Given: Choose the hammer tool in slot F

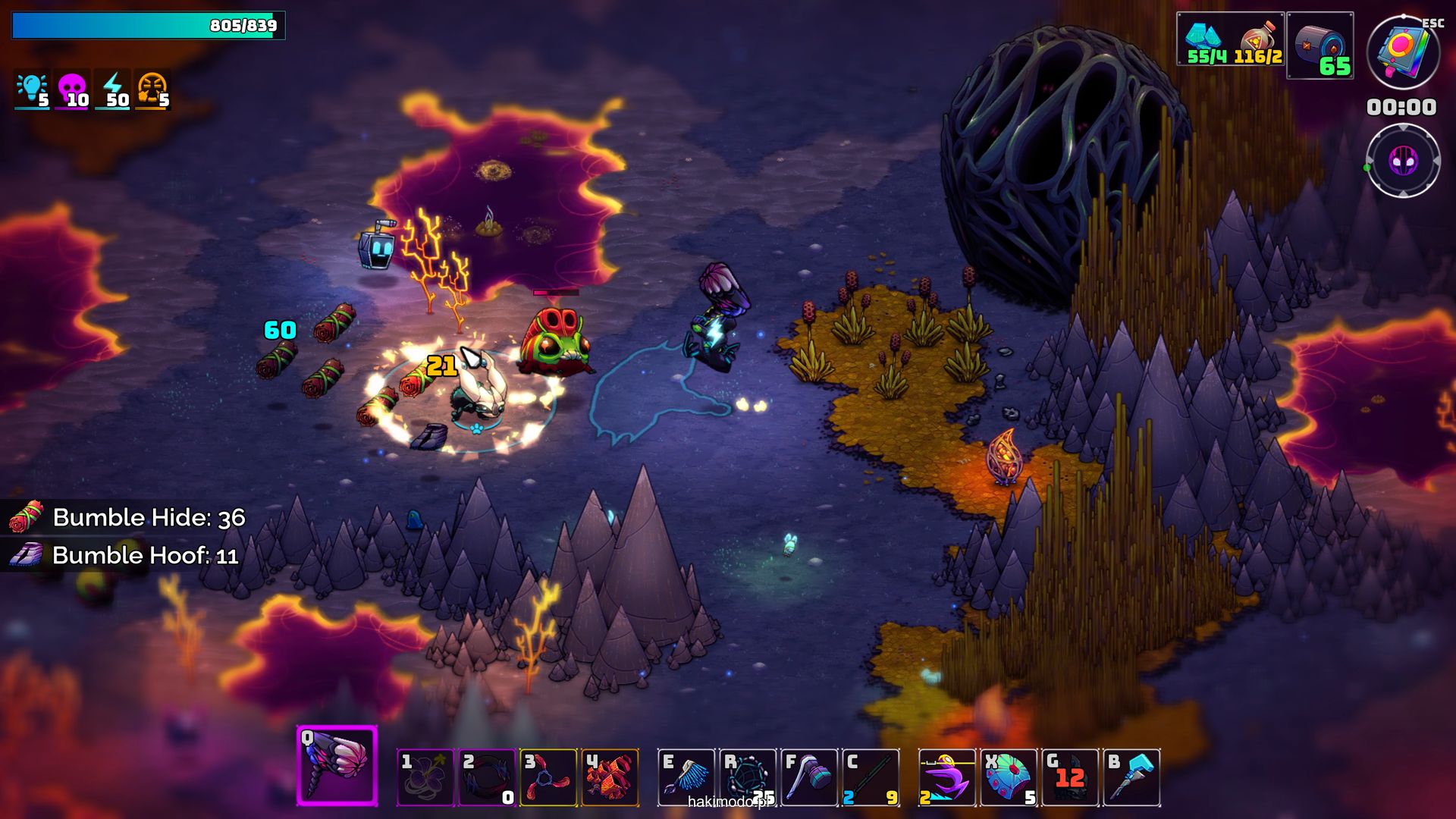Looking at the screenshot, I should [x=809, y=777].
